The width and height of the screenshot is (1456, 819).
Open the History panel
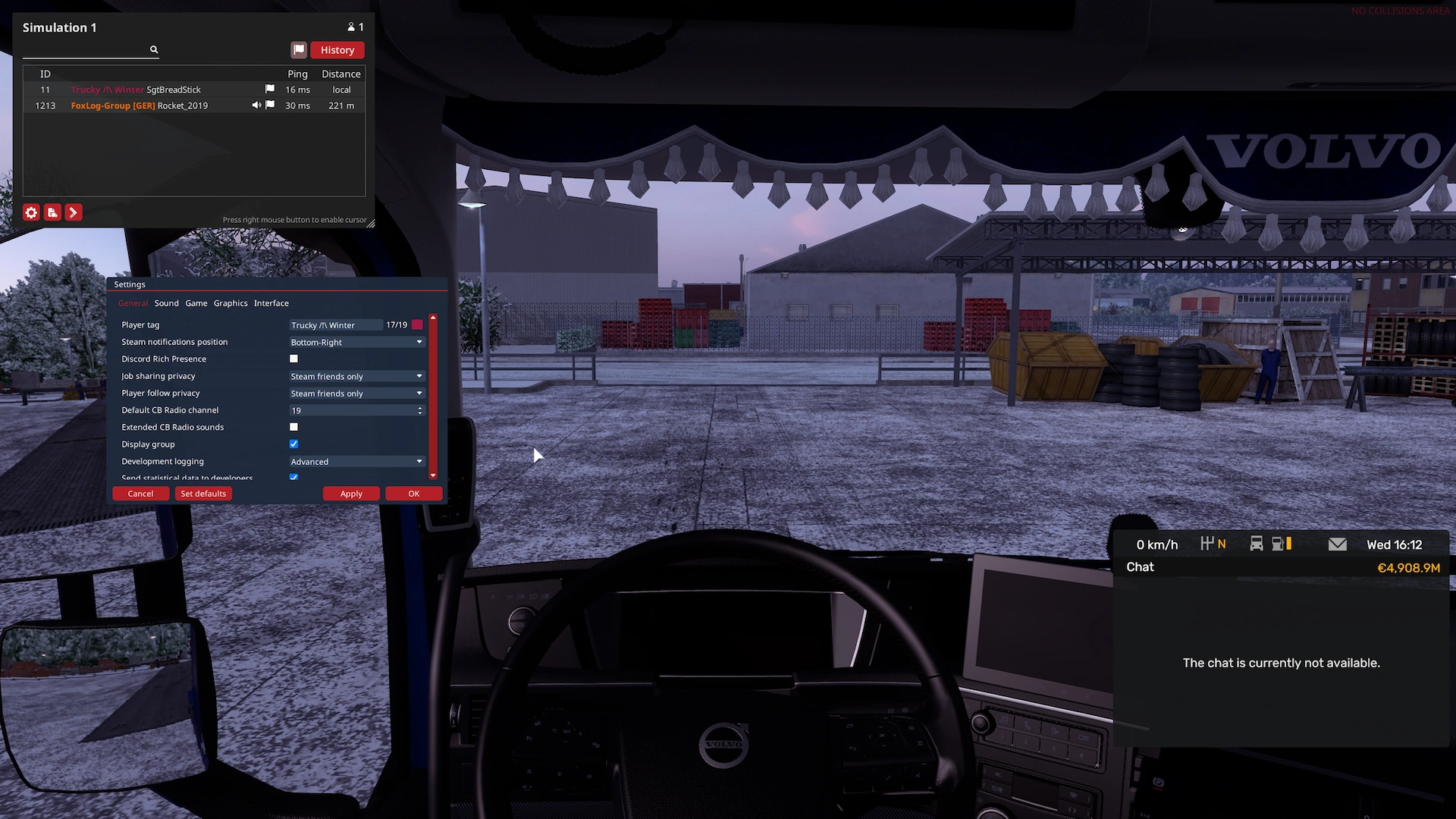pos(337,50)
